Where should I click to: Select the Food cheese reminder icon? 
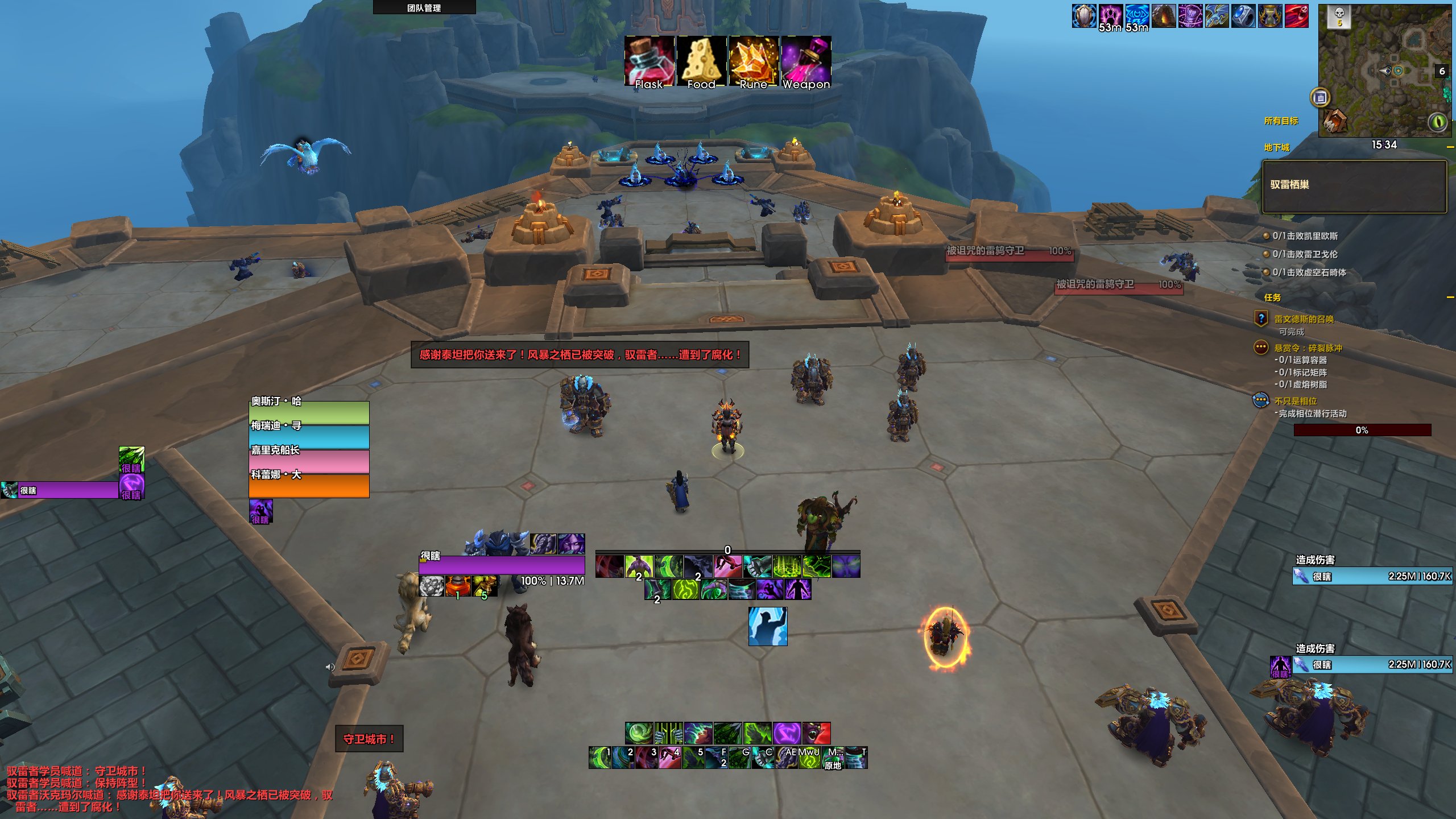pos(701,61)
